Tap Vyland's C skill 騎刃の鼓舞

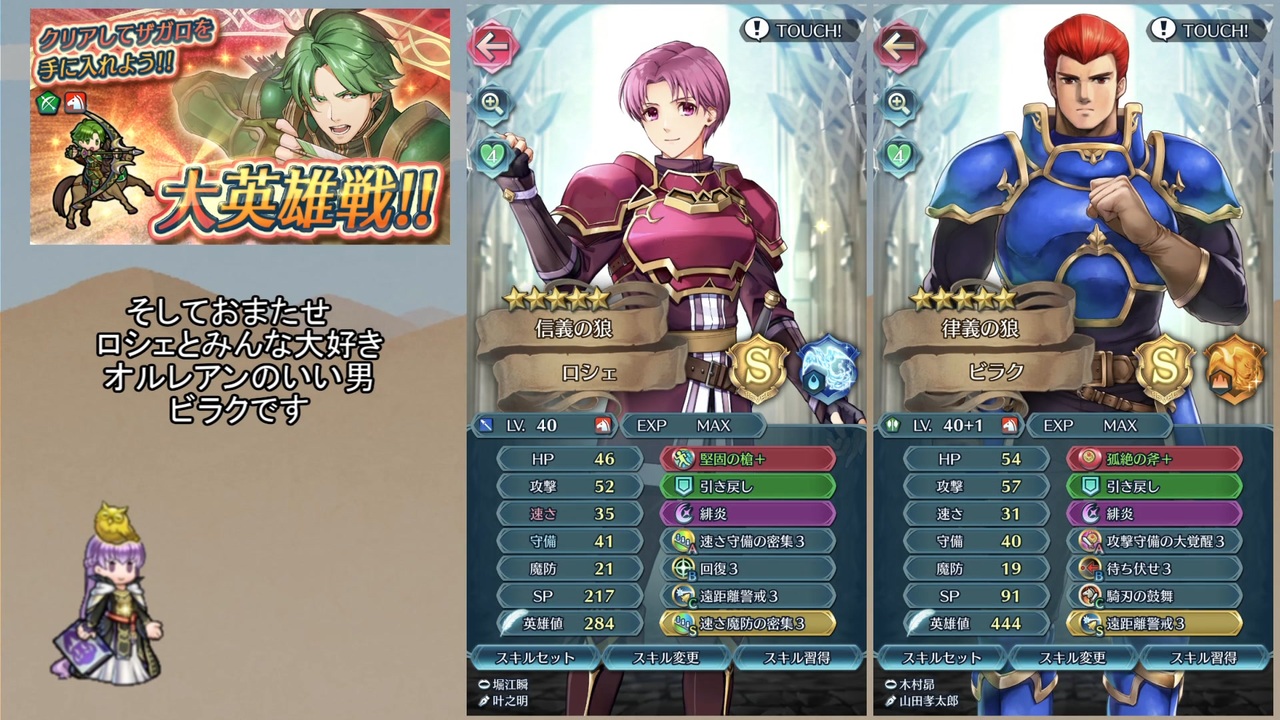click(1156, 594)
